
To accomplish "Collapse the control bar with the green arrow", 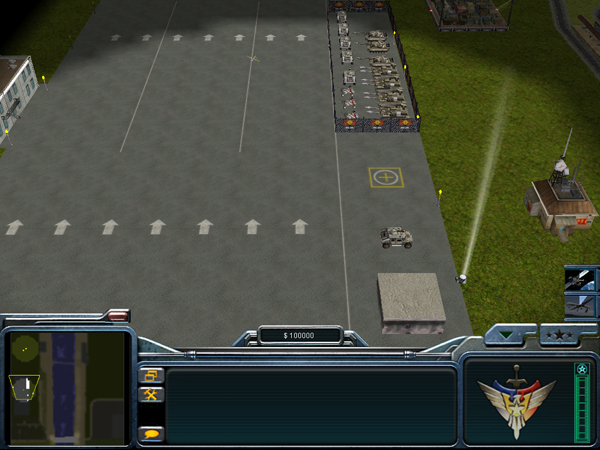I will coord(508,335).
